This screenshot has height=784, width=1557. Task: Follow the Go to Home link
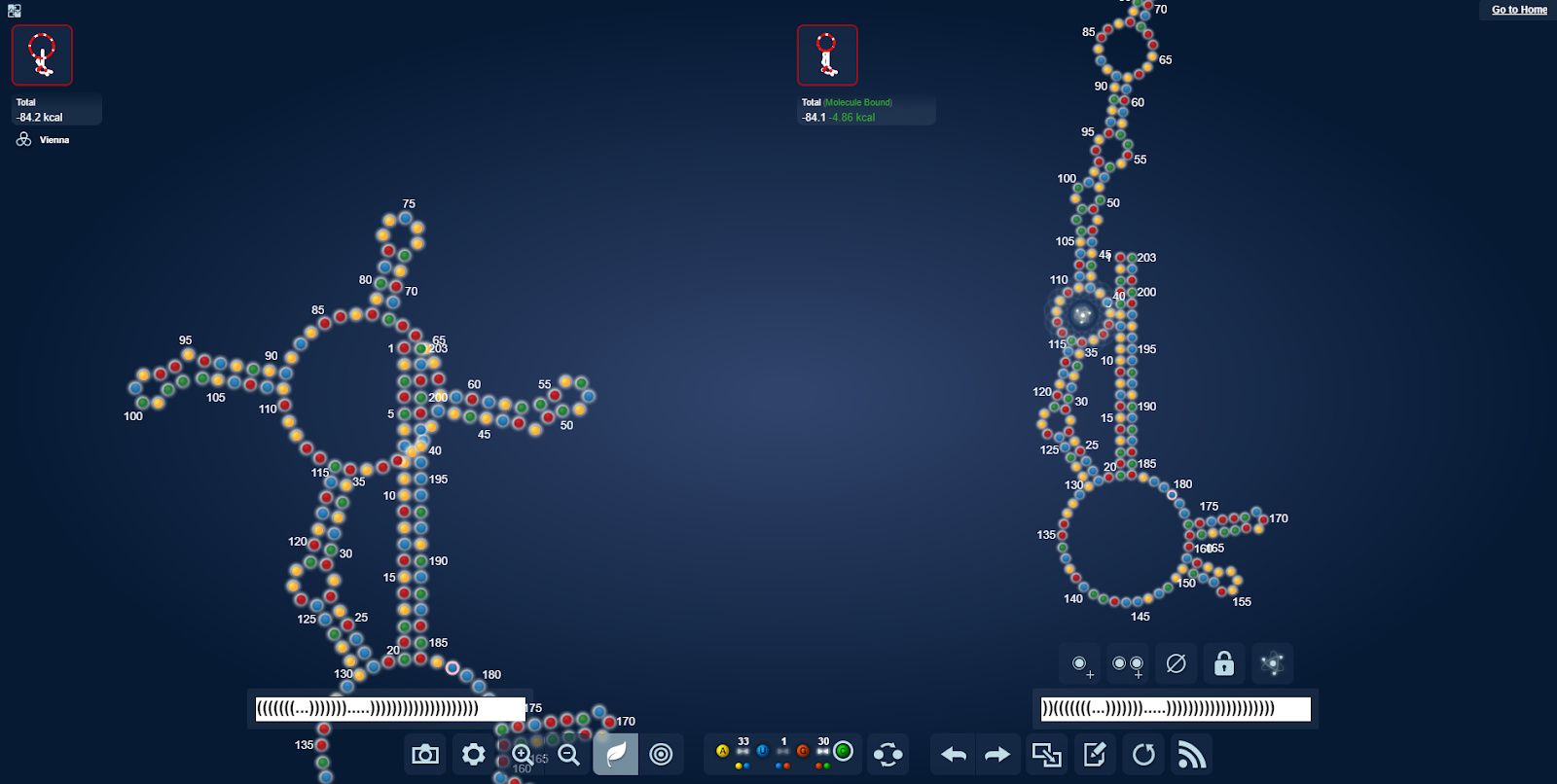pos(1519,10)
